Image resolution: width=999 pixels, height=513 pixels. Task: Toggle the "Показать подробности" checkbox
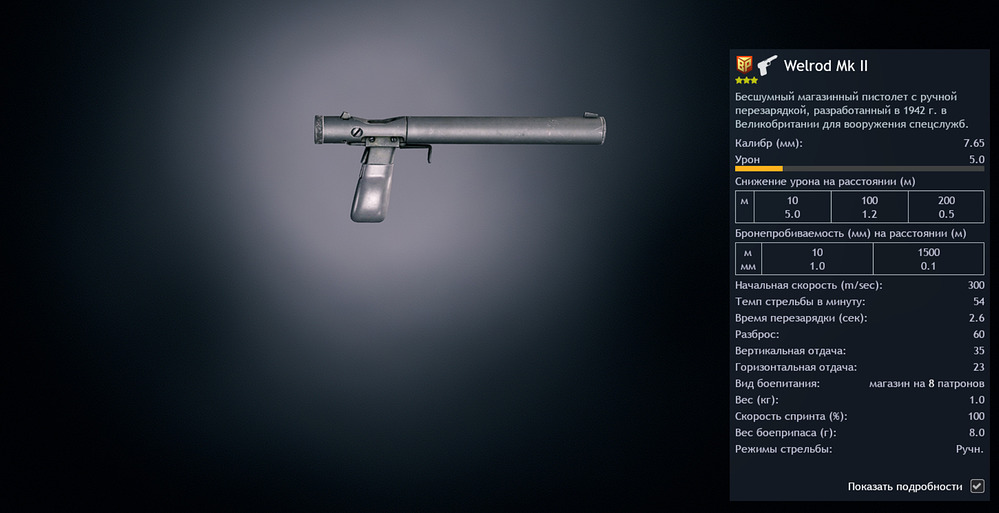point(977,486)
